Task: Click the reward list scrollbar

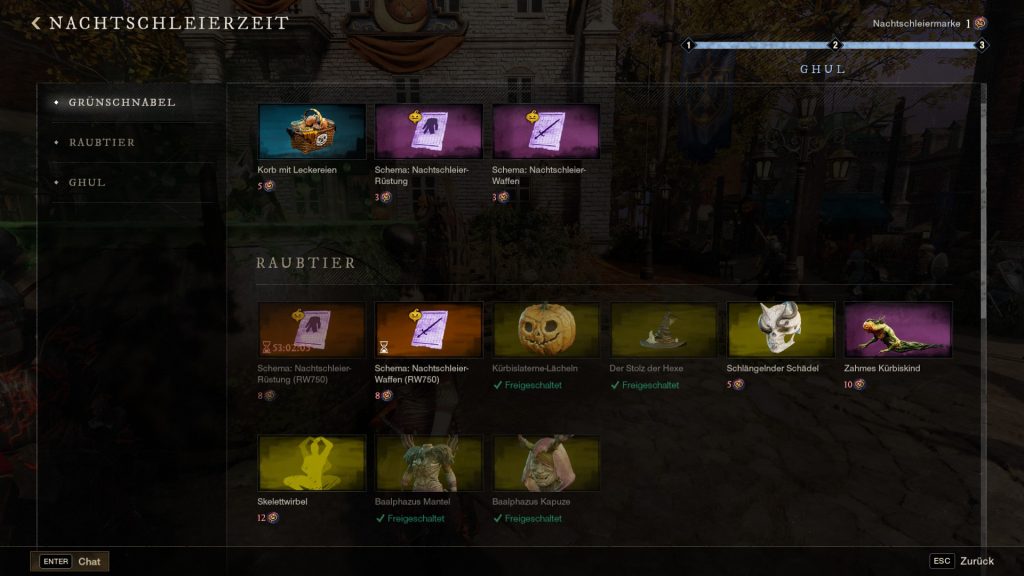Action: point(985,200)
